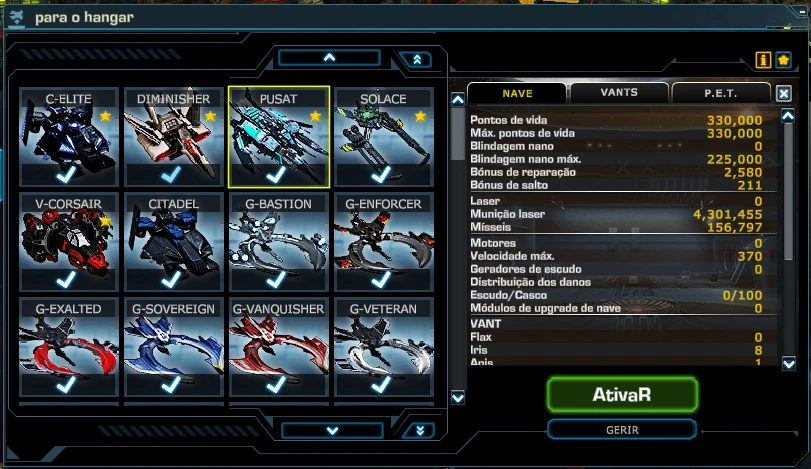Open the P.E.T. tab
The image size is (811, 469).
pos(720,93)
